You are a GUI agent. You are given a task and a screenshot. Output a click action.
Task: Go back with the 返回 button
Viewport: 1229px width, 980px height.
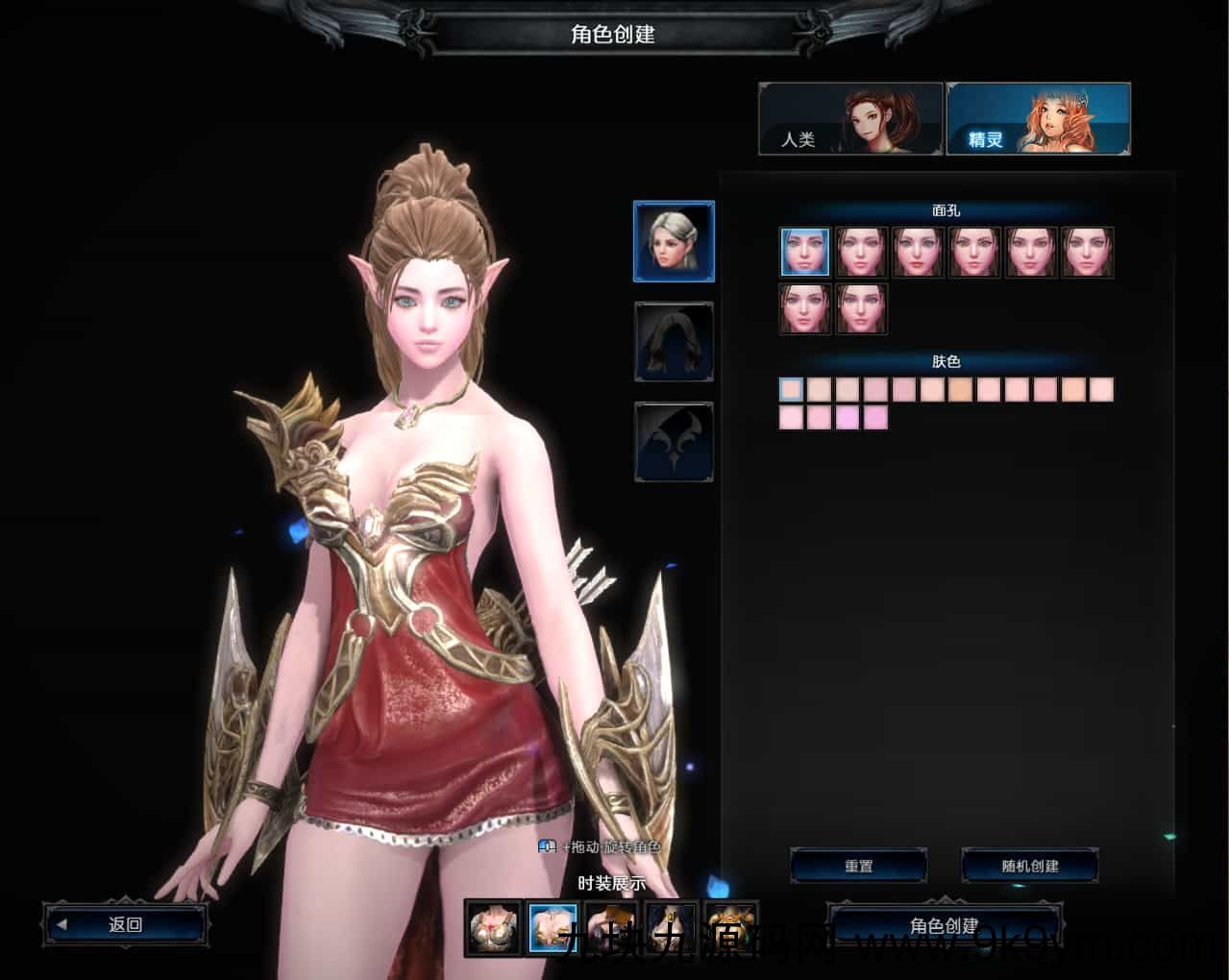click(125, 924)
